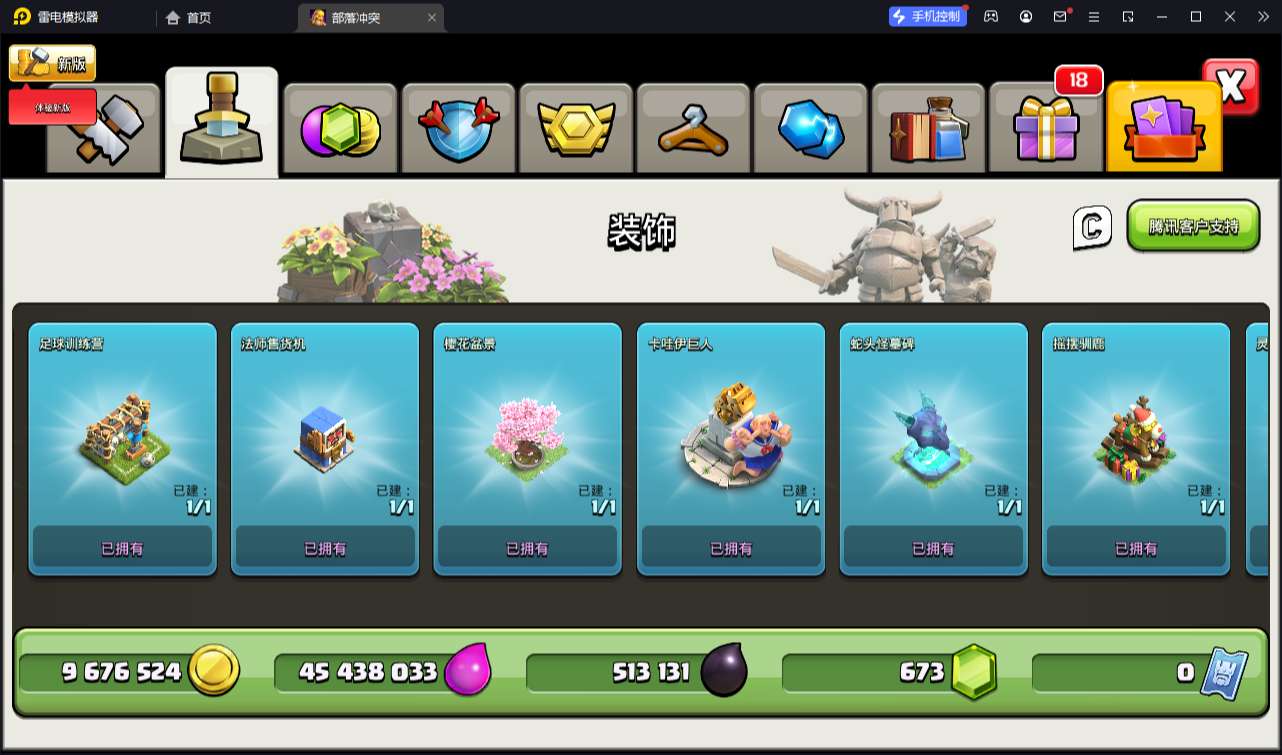Select the shield with arrows tab
The image size is (1282, 755).
(x=457, y=130)
